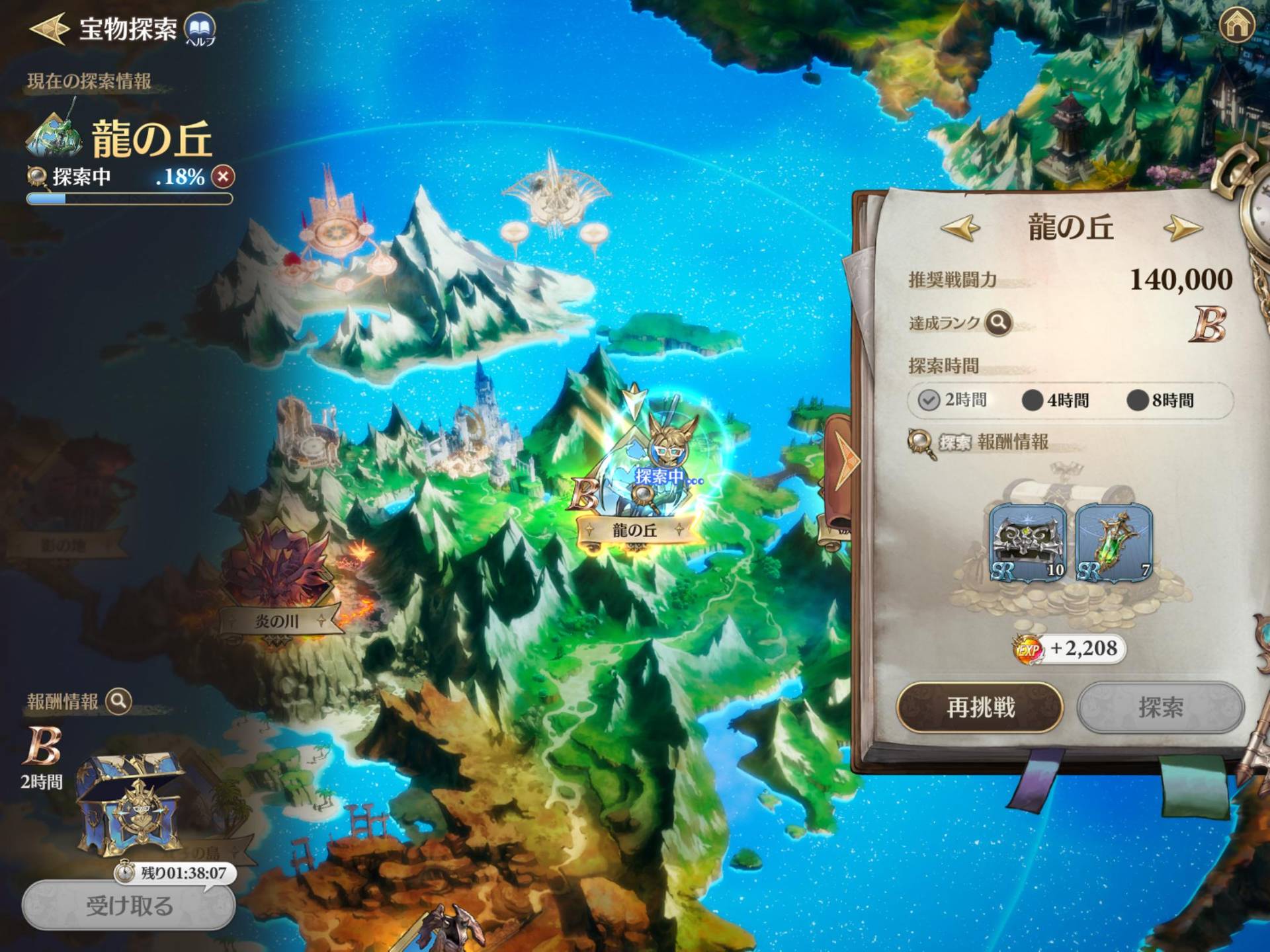Claim rewards with 受け取る button
Viewport: 1270px width, 952px height.
pos(129,905)
